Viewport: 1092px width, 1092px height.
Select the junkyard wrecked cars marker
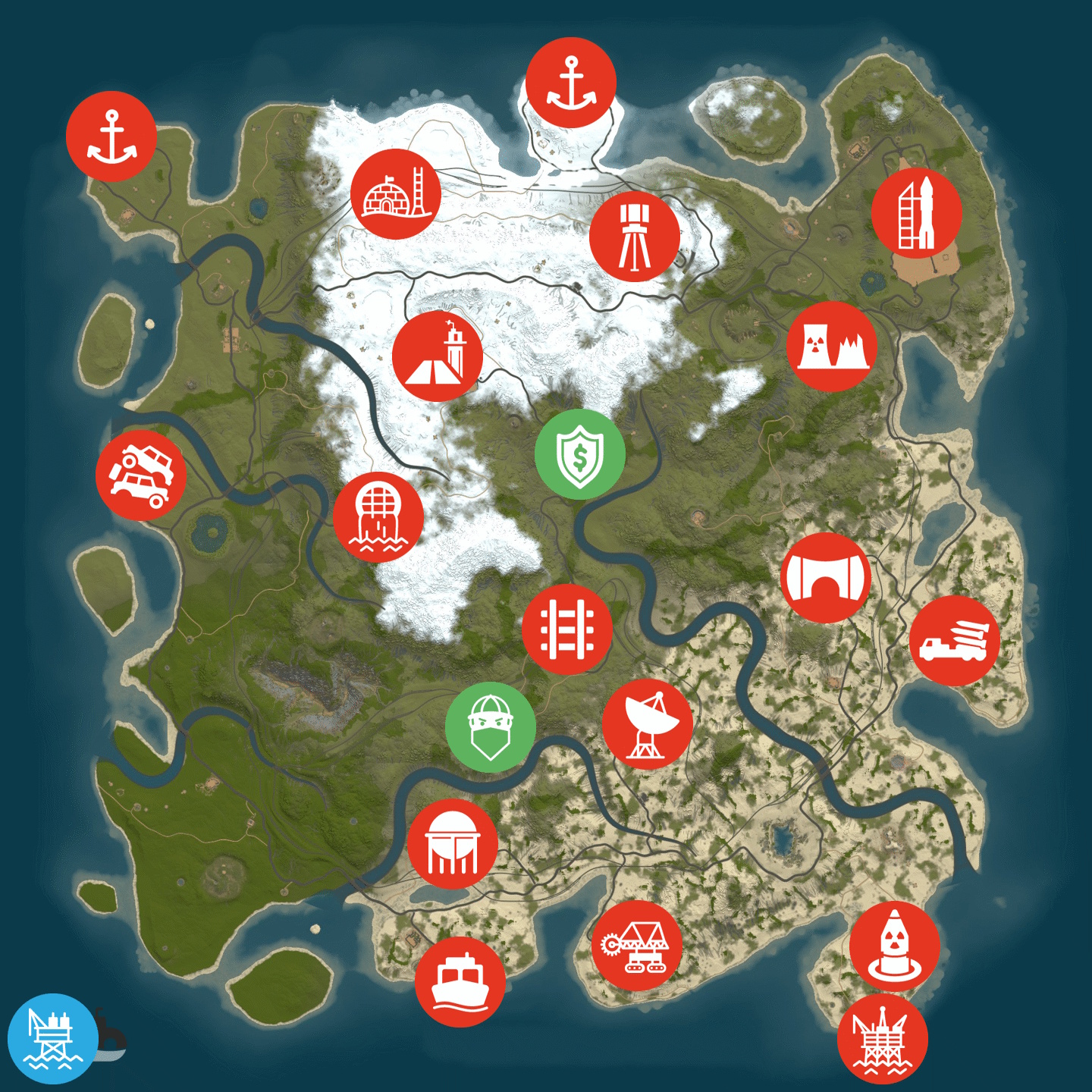pos(141,475)
